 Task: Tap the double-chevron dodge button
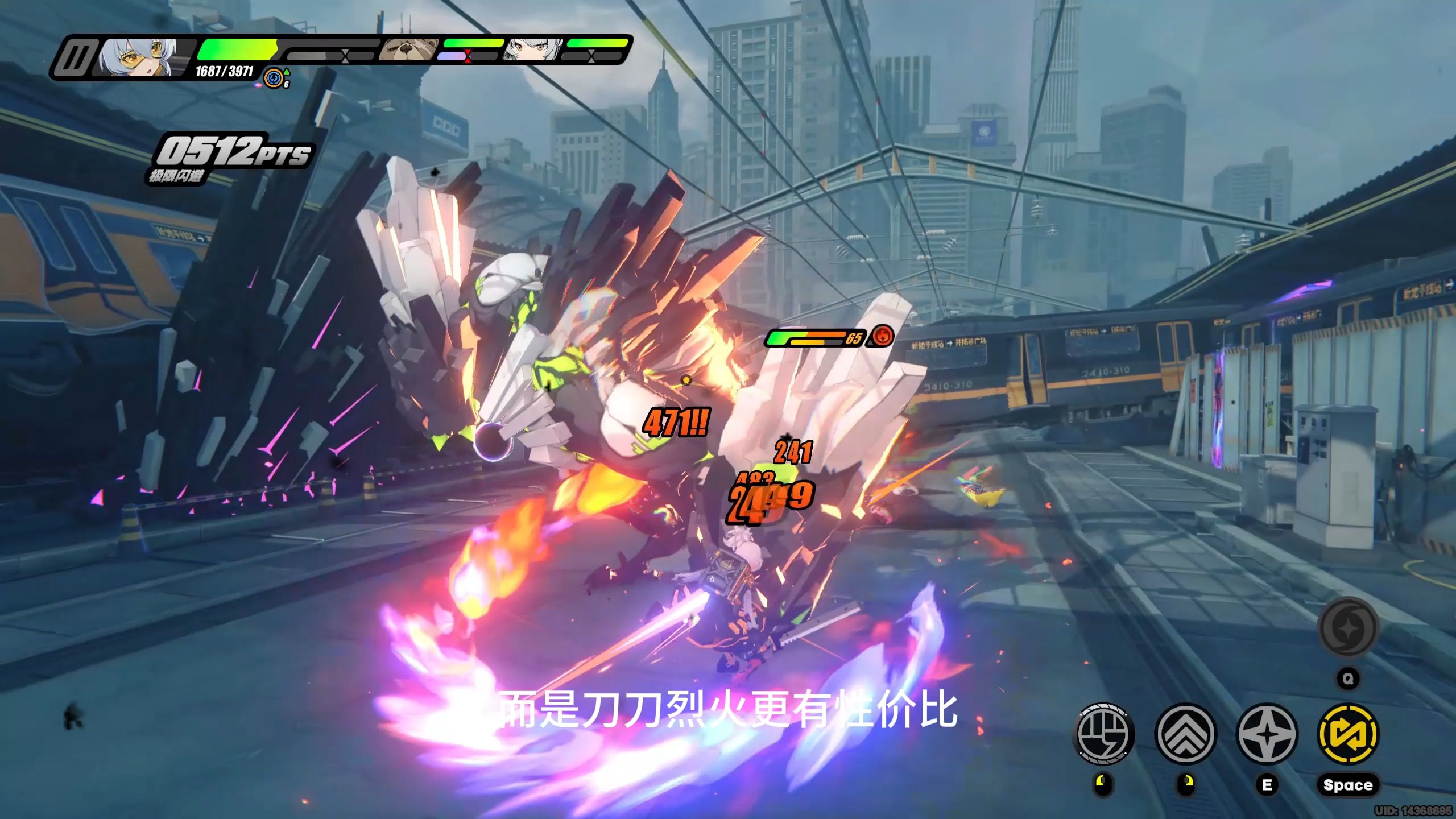click(x=1186, y=733)
